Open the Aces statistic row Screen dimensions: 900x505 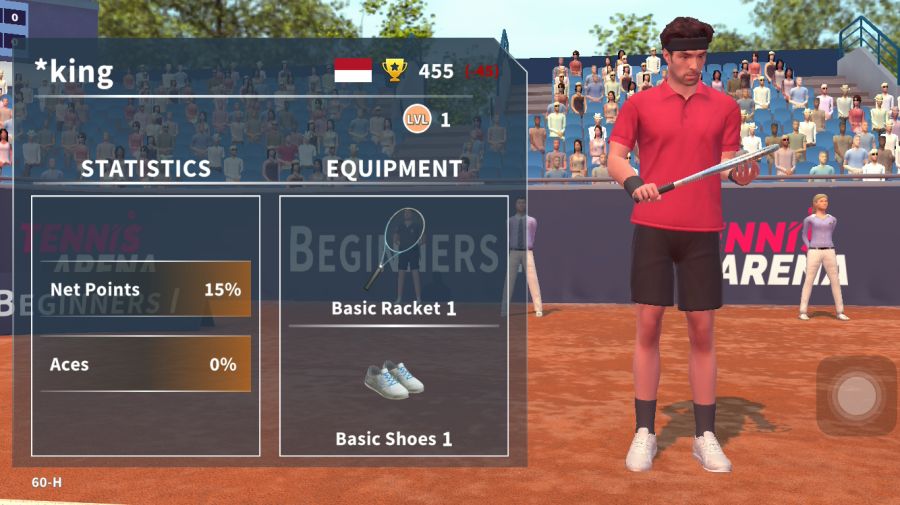[x=146, y=365]
